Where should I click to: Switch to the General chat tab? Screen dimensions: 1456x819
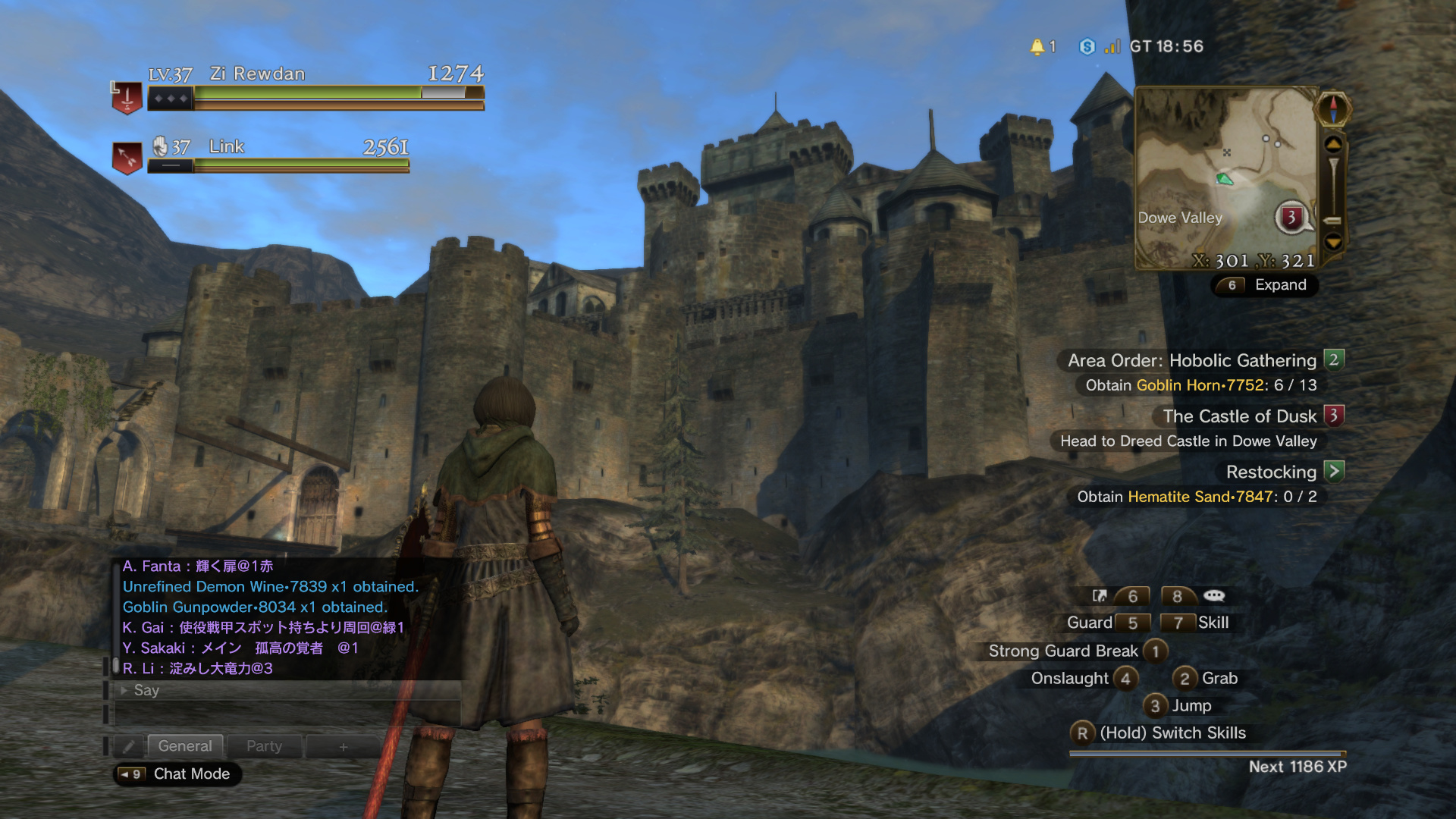point(185,746)
